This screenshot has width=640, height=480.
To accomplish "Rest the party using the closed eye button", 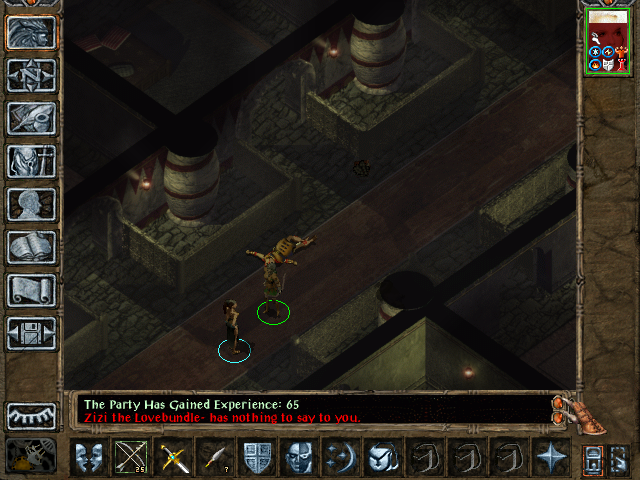I will pos(31,415).
